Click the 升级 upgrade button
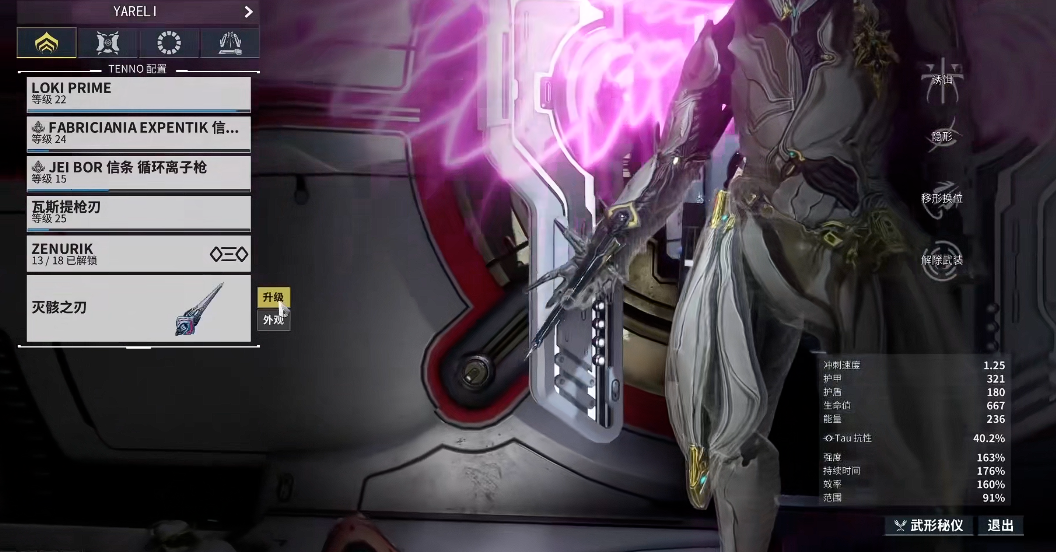The image size is (1056, 552). click(273, 297)
